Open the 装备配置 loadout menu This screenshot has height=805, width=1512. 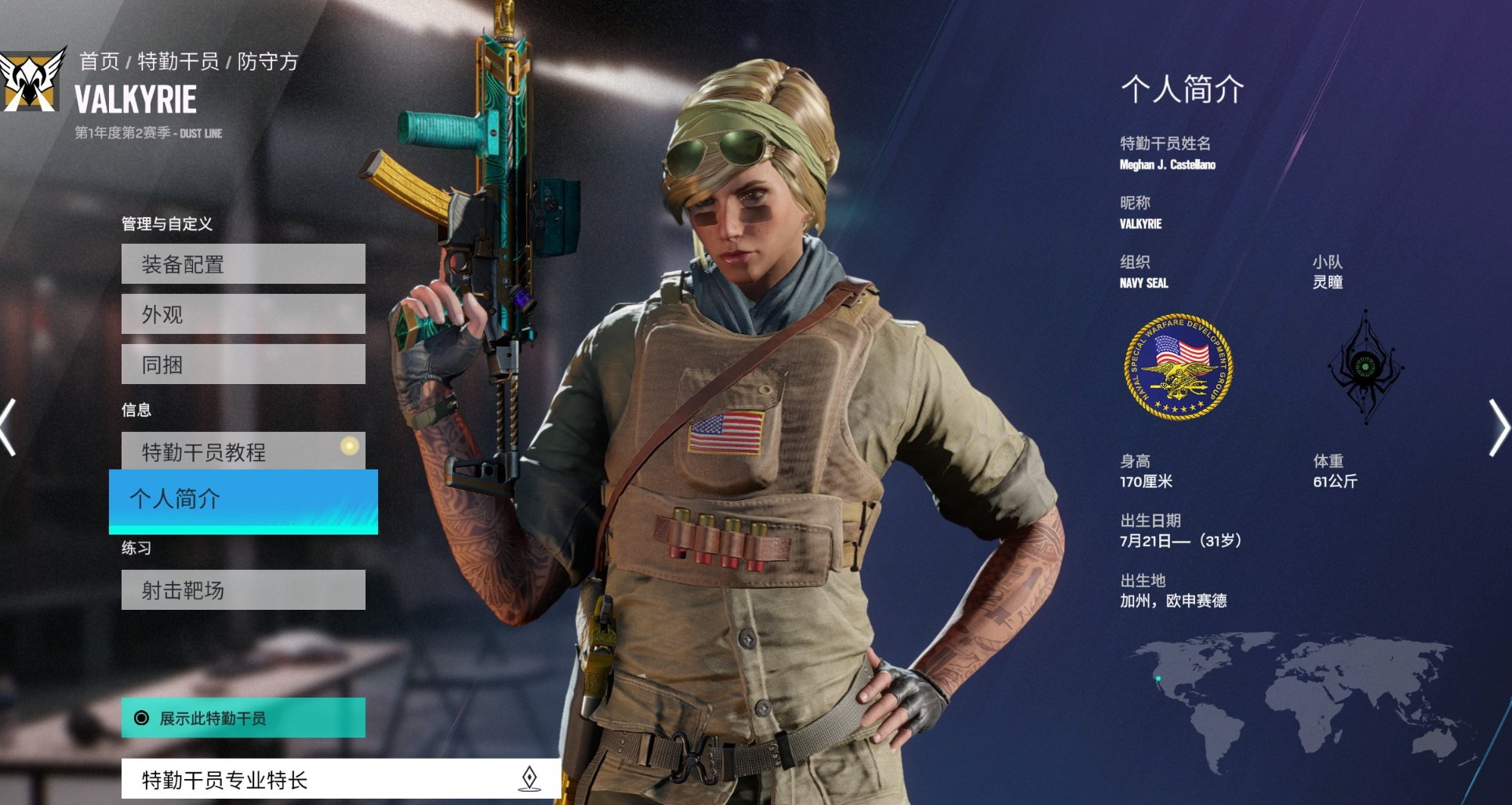pos(243,264)
